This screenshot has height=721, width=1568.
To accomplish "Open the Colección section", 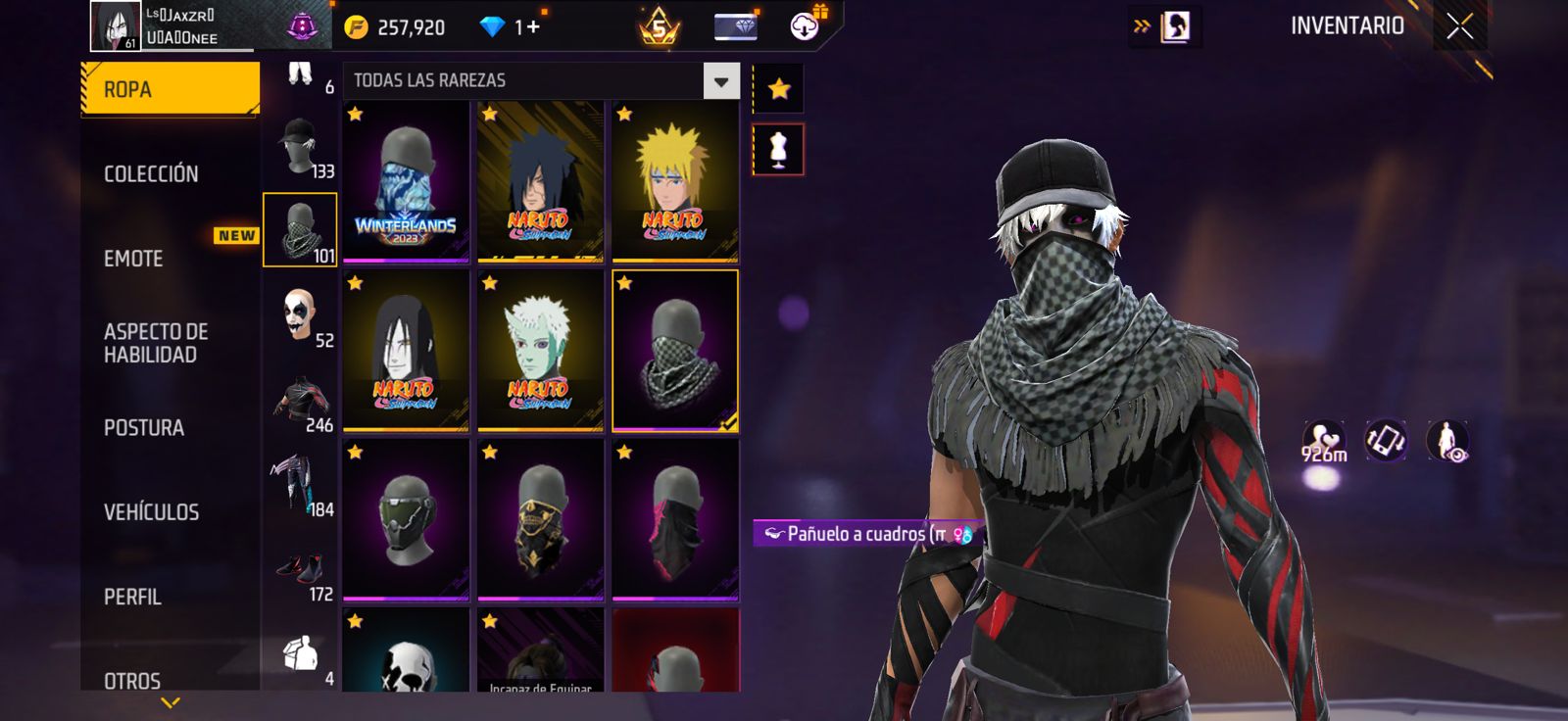I will [x=152, y=174].
